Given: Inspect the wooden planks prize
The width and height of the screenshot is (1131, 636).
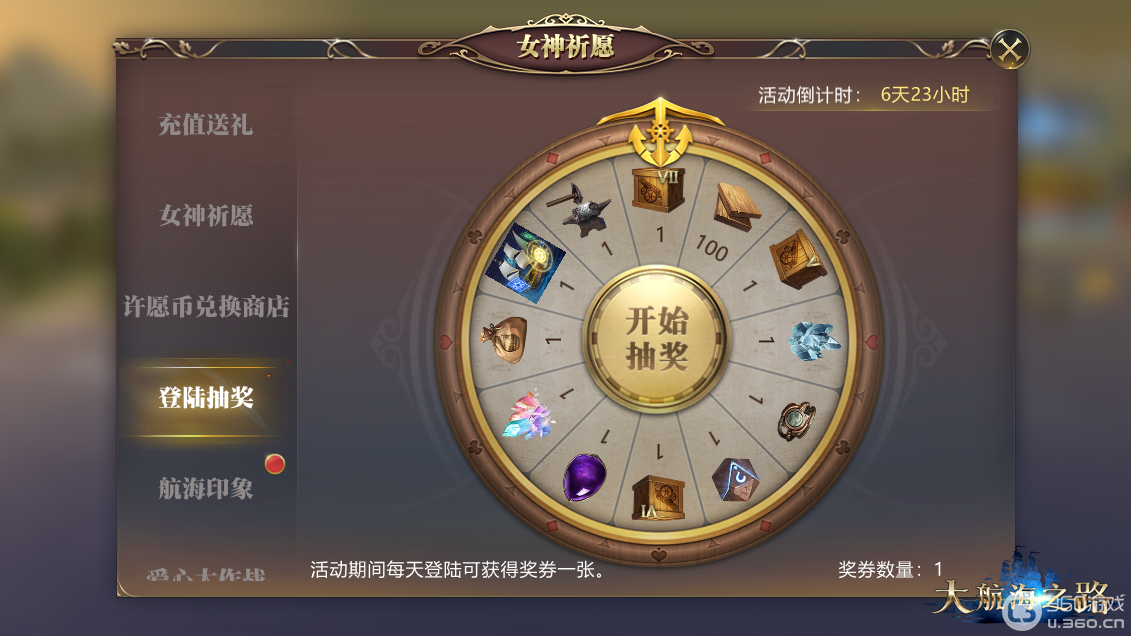Looking at the screenshot, I should 735,203.
